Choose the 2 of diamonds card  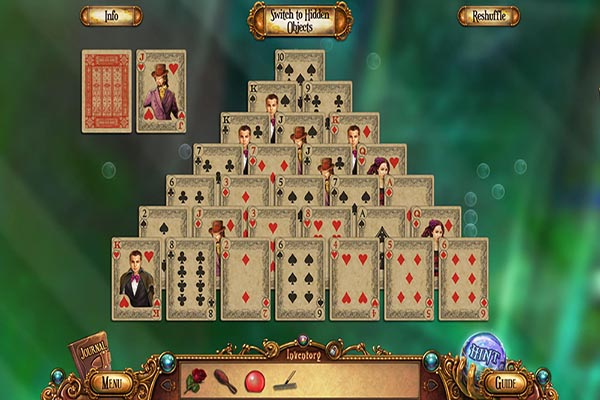click(x=245, y=279)
